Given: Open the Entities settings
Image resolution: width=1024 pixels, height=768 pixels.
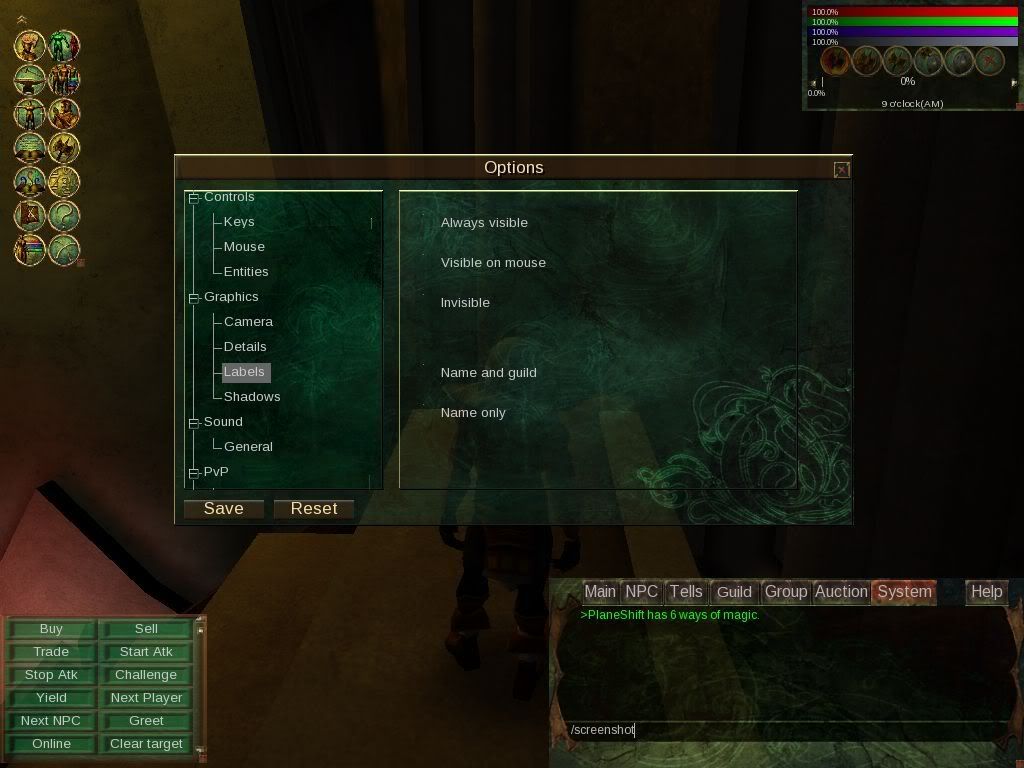Looking at the screenshot, I should point(246,272).
